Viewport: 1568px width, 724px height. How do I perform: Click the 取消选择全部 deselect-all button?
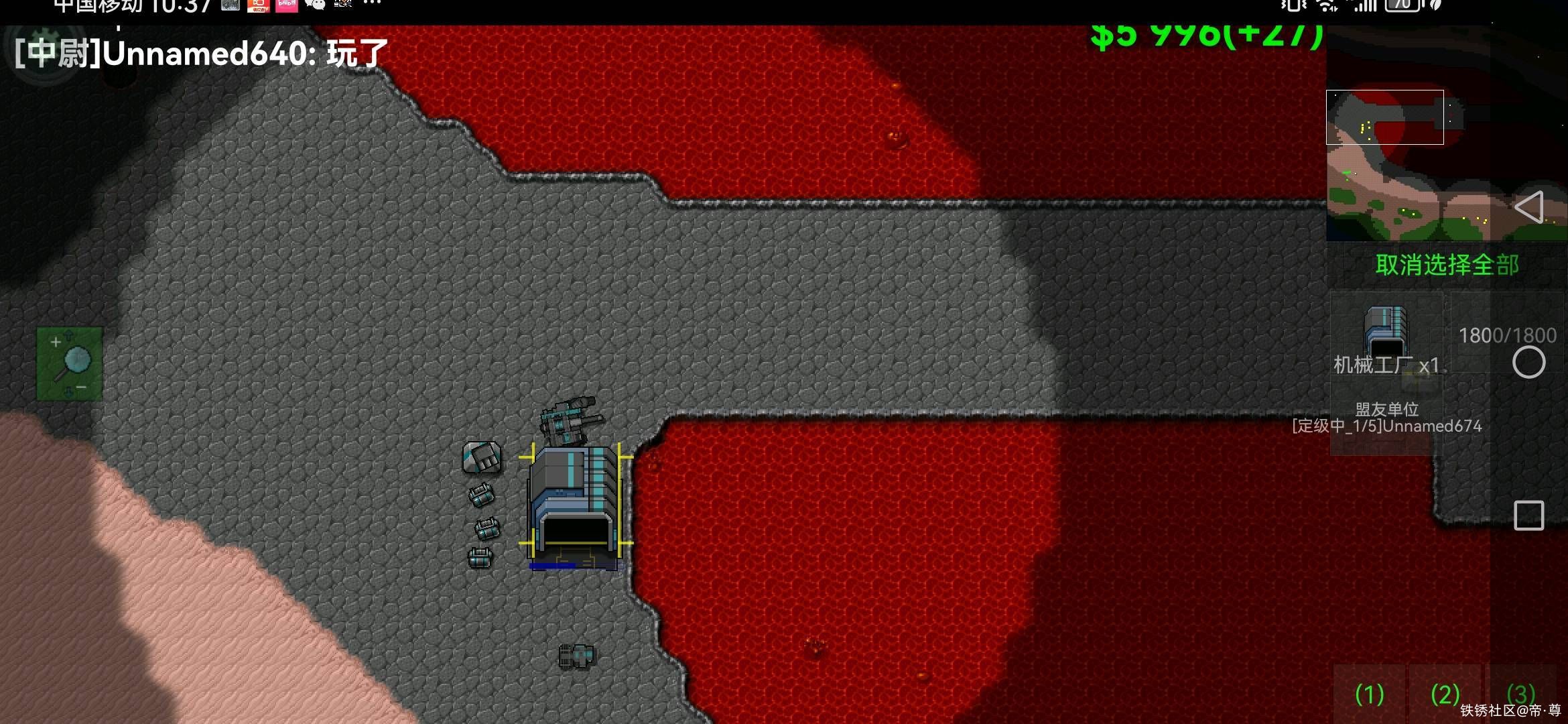[x=1447, y=265]
